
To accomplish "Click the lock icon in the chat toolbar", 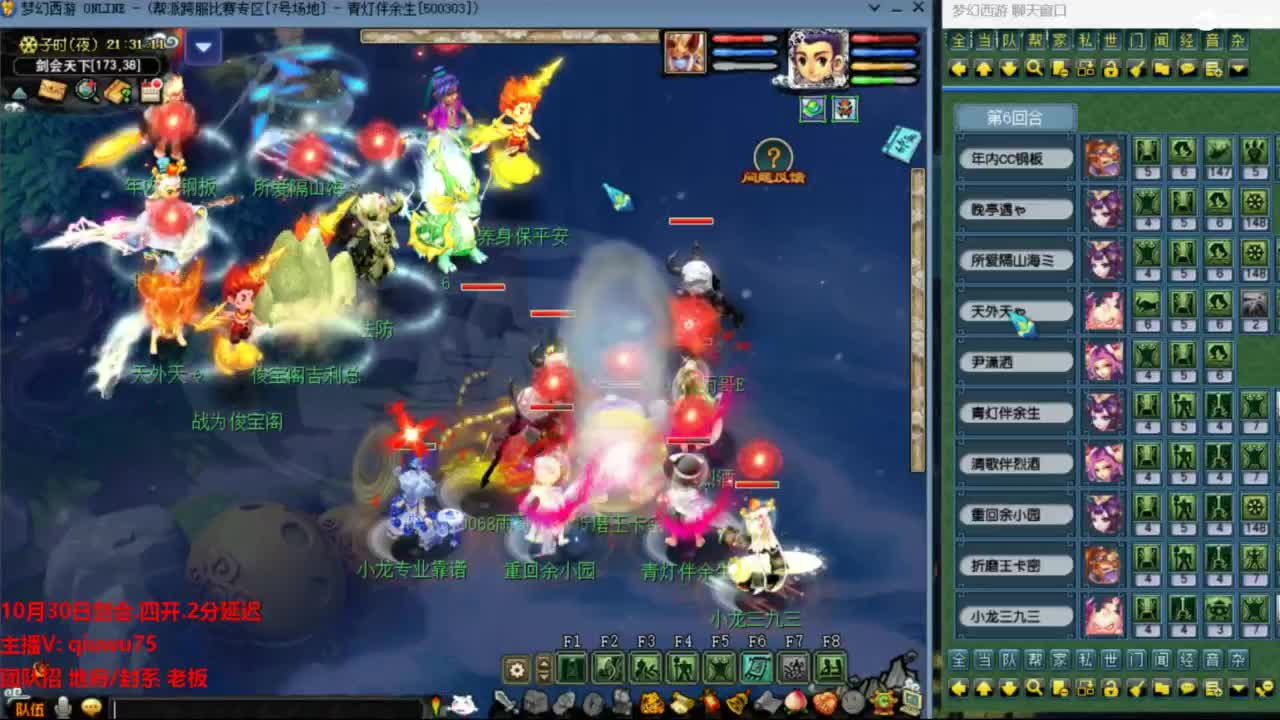I will click(1111, 69).
